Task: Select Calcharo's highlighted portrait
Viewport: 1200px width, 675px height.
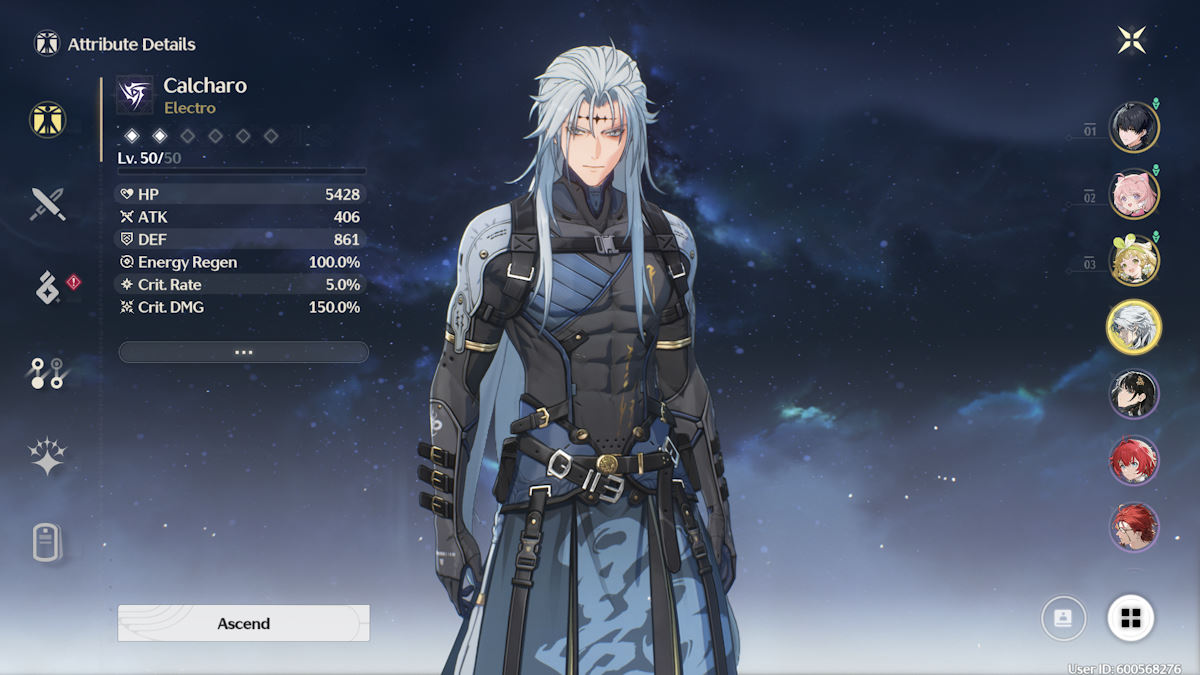Action: (x=1134, y=327)
